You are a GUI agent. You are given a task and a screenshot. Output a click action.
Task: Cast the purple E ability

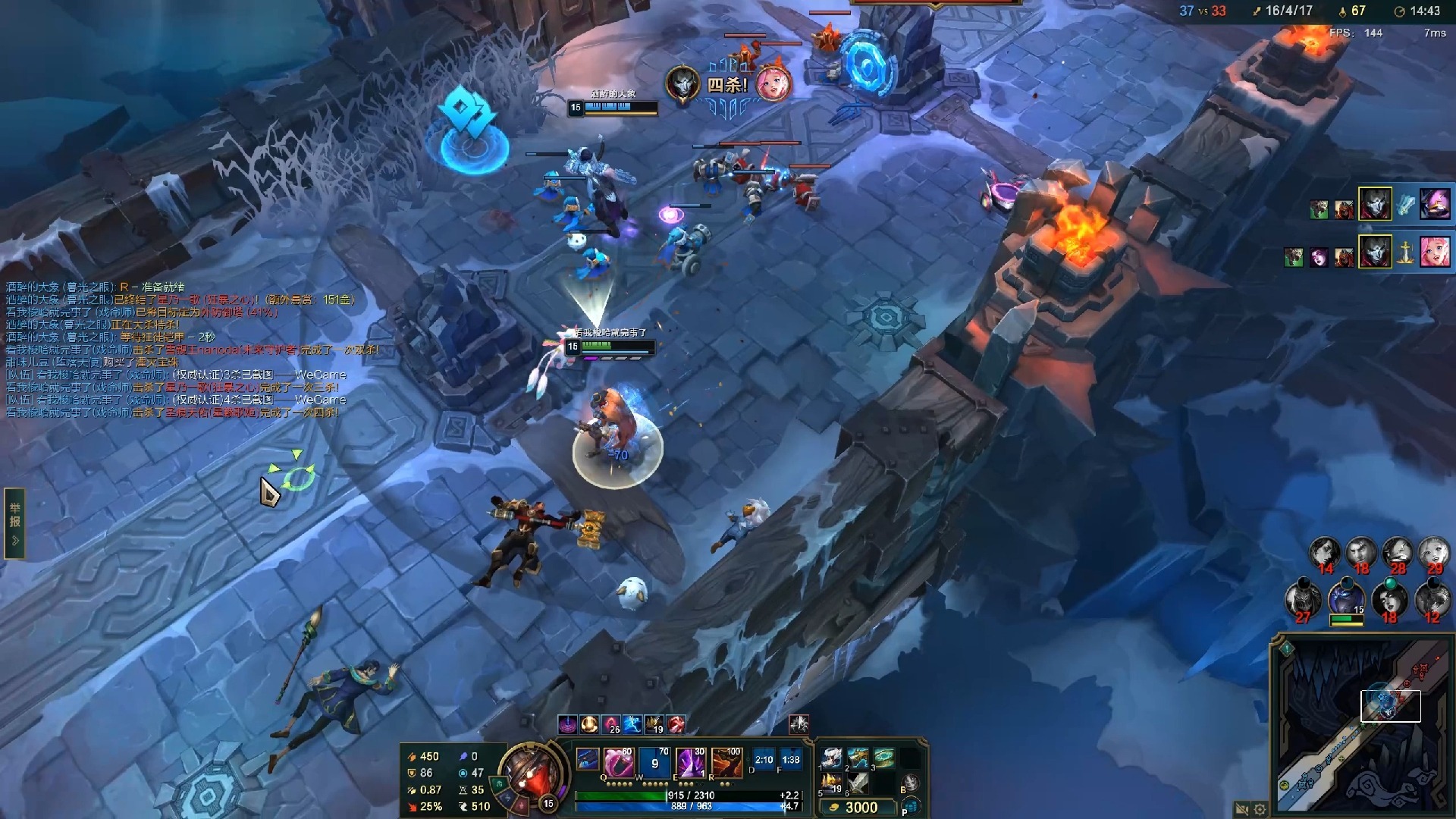click(689, 761)
